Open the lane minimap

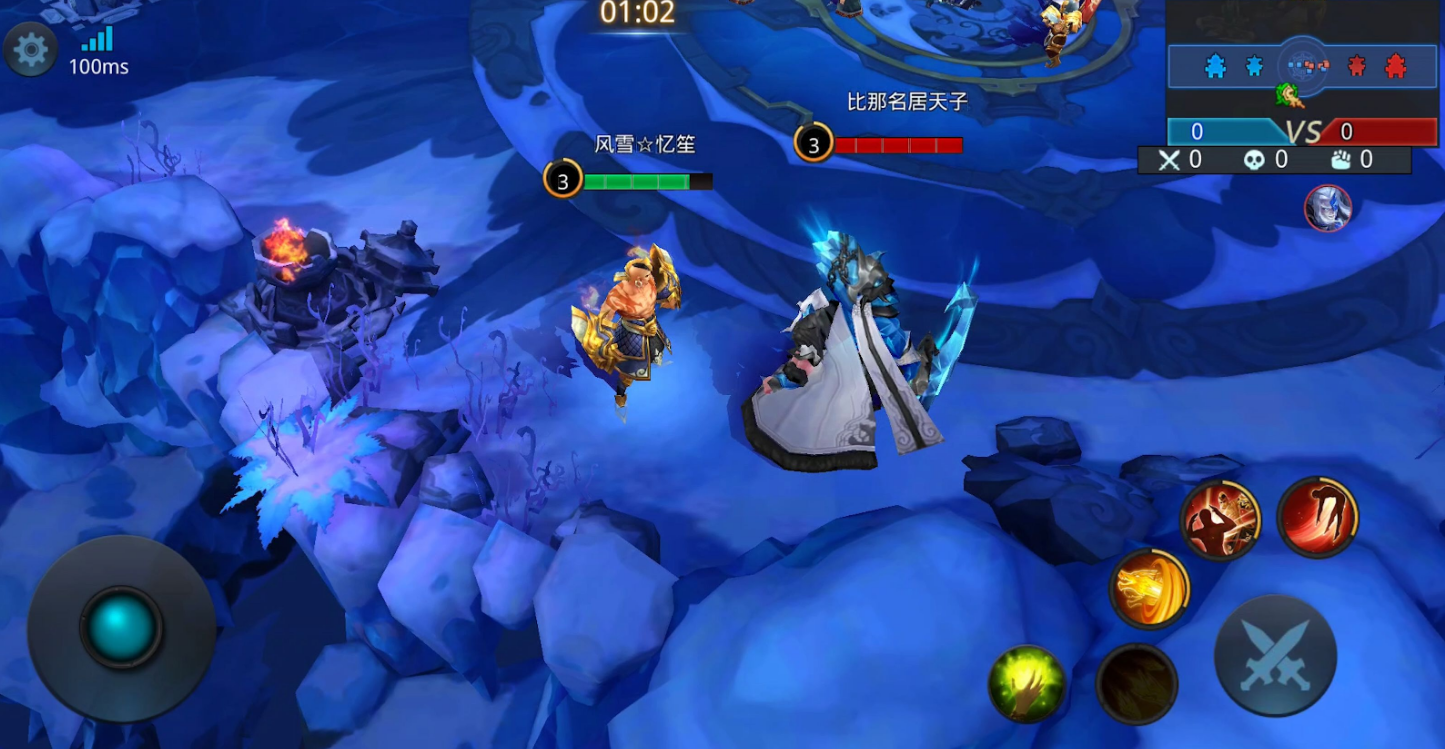[x=1302, y=67]
